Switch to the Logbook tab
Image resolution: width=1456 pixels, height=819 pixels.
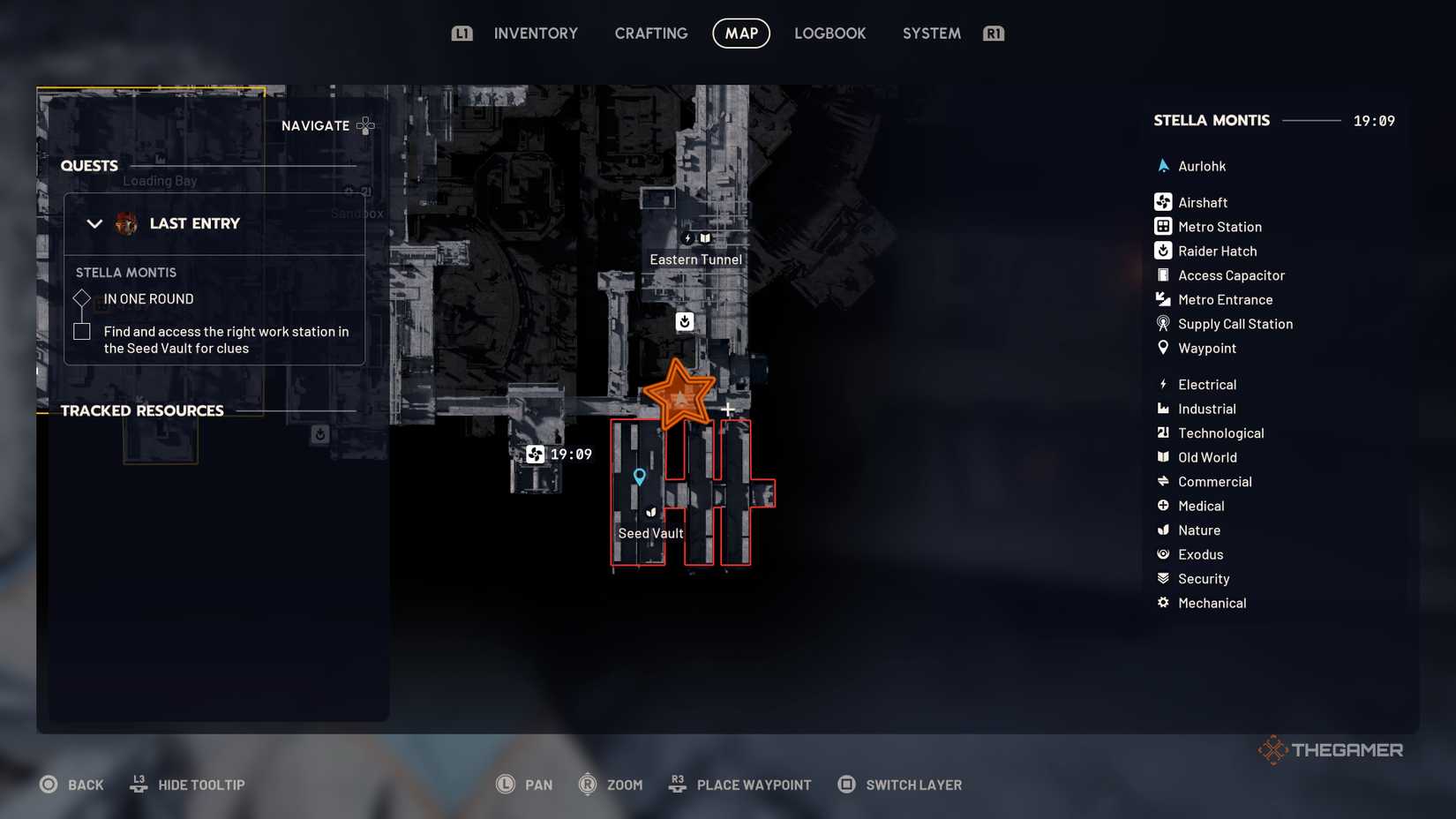(829, 33)
